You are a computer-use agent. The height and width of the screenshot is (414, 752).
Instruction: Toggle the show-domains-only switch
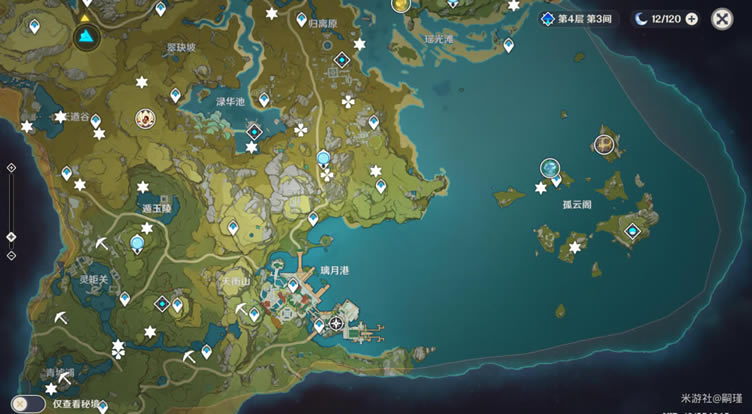[x=30, y=403]
